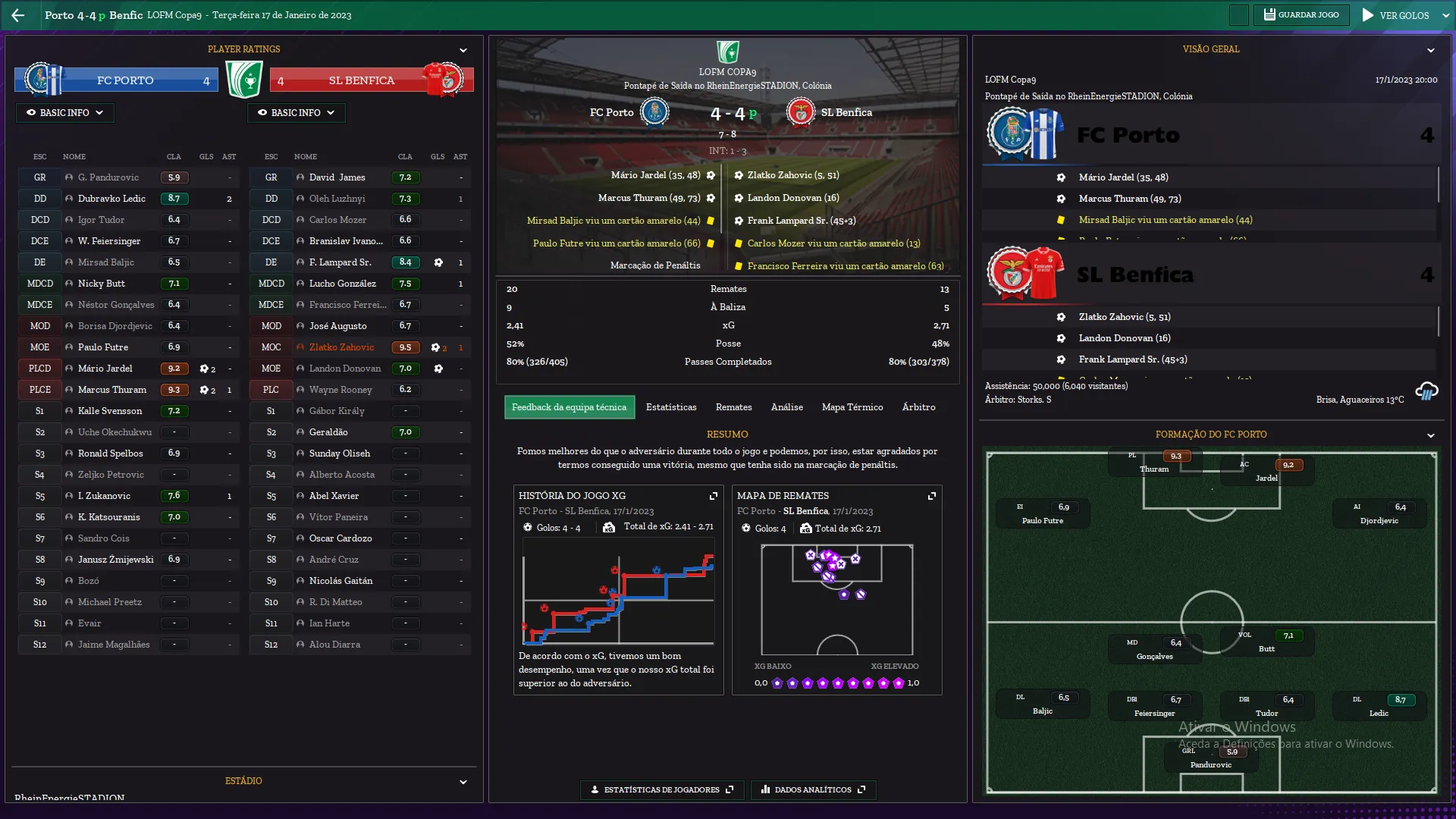The width and height of the screenshot is (1456, 819).
Task: Expand the Visão Geral panel selector
Action: (1430, 50)
